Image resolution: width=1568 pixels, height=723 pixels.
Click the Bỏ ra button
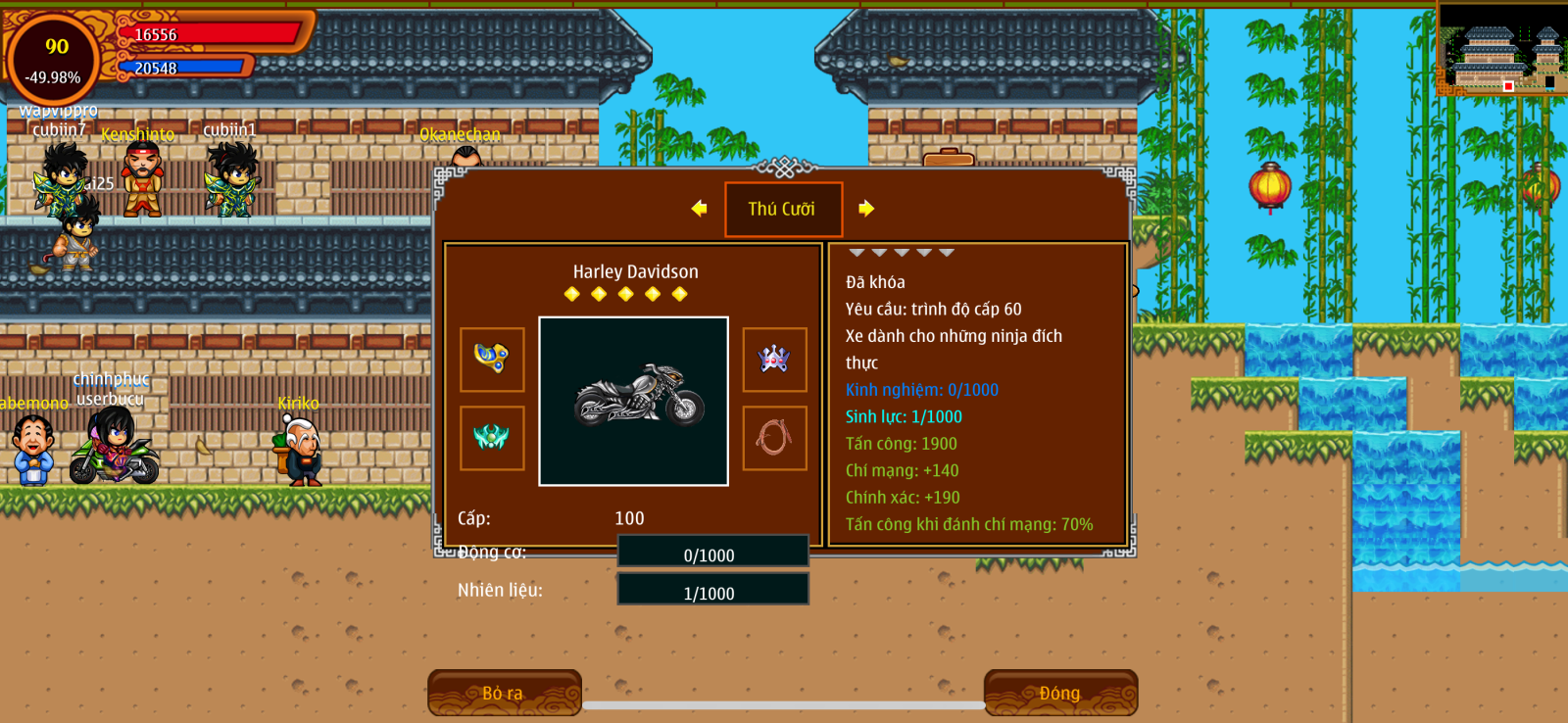point(504,693)
